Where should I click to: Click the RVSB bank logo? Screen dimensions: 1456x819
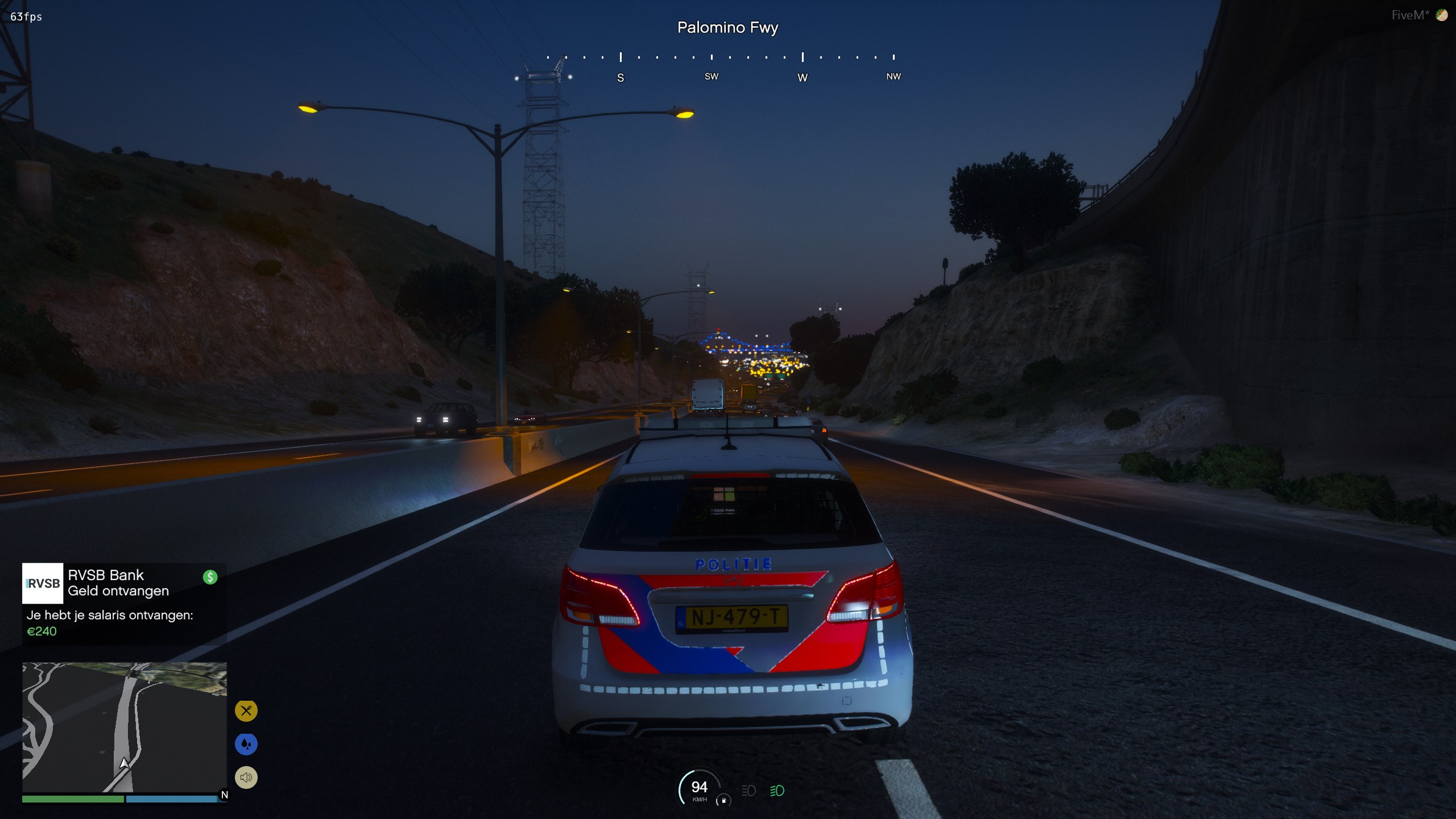tap(43, 584)
